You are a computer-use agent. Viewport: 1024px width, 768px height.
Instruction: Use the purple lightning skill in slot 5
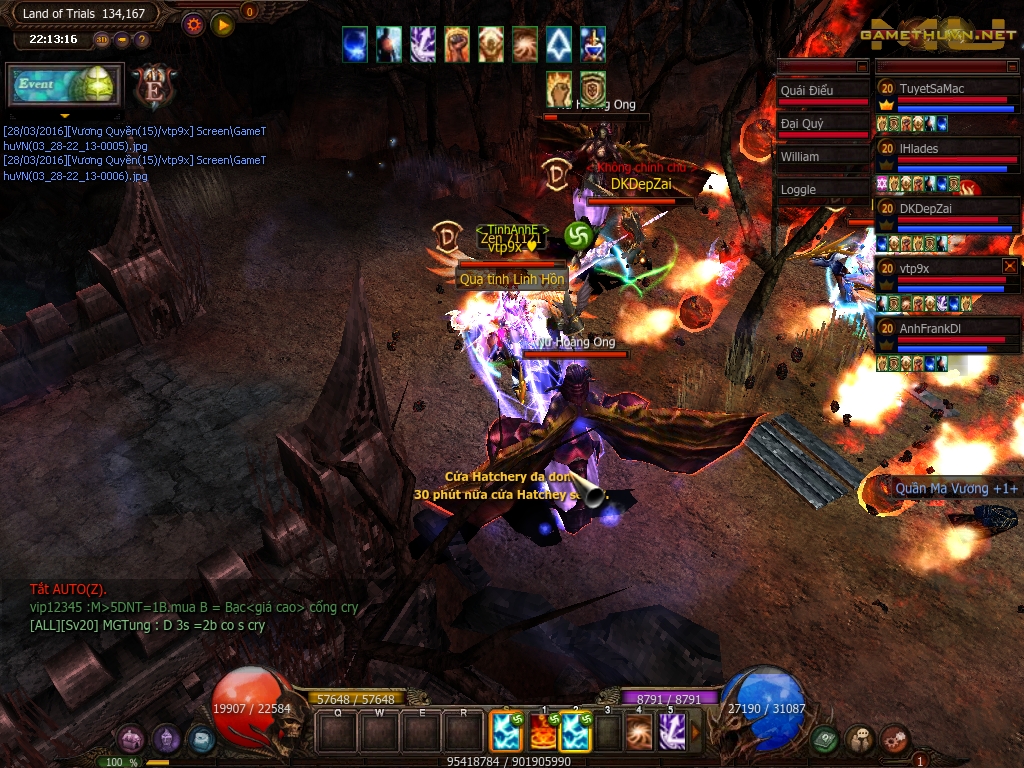[x=671, y=732]
